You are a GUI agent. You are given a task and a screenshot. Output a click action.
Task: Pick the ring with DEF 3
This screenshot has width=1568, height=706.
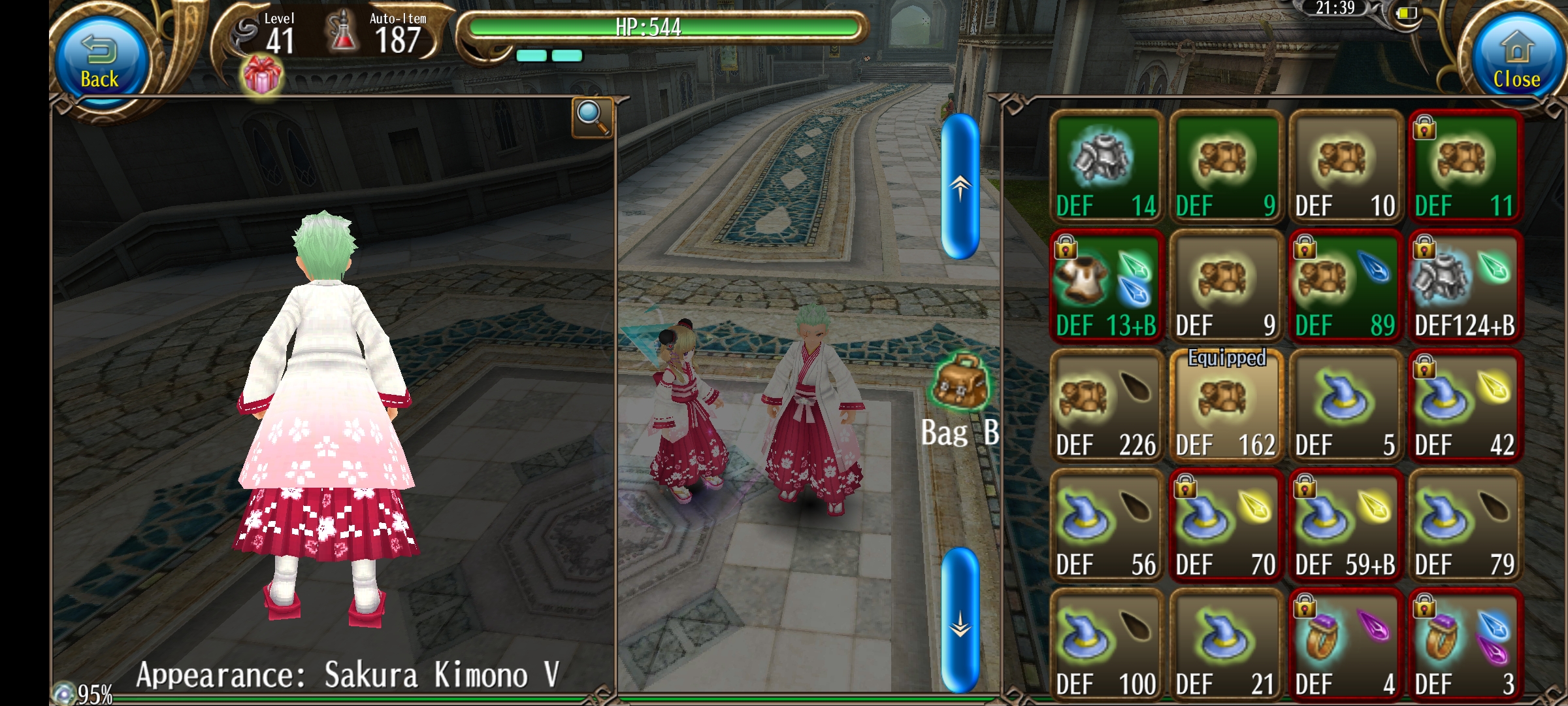click(x=1465, y=645)
